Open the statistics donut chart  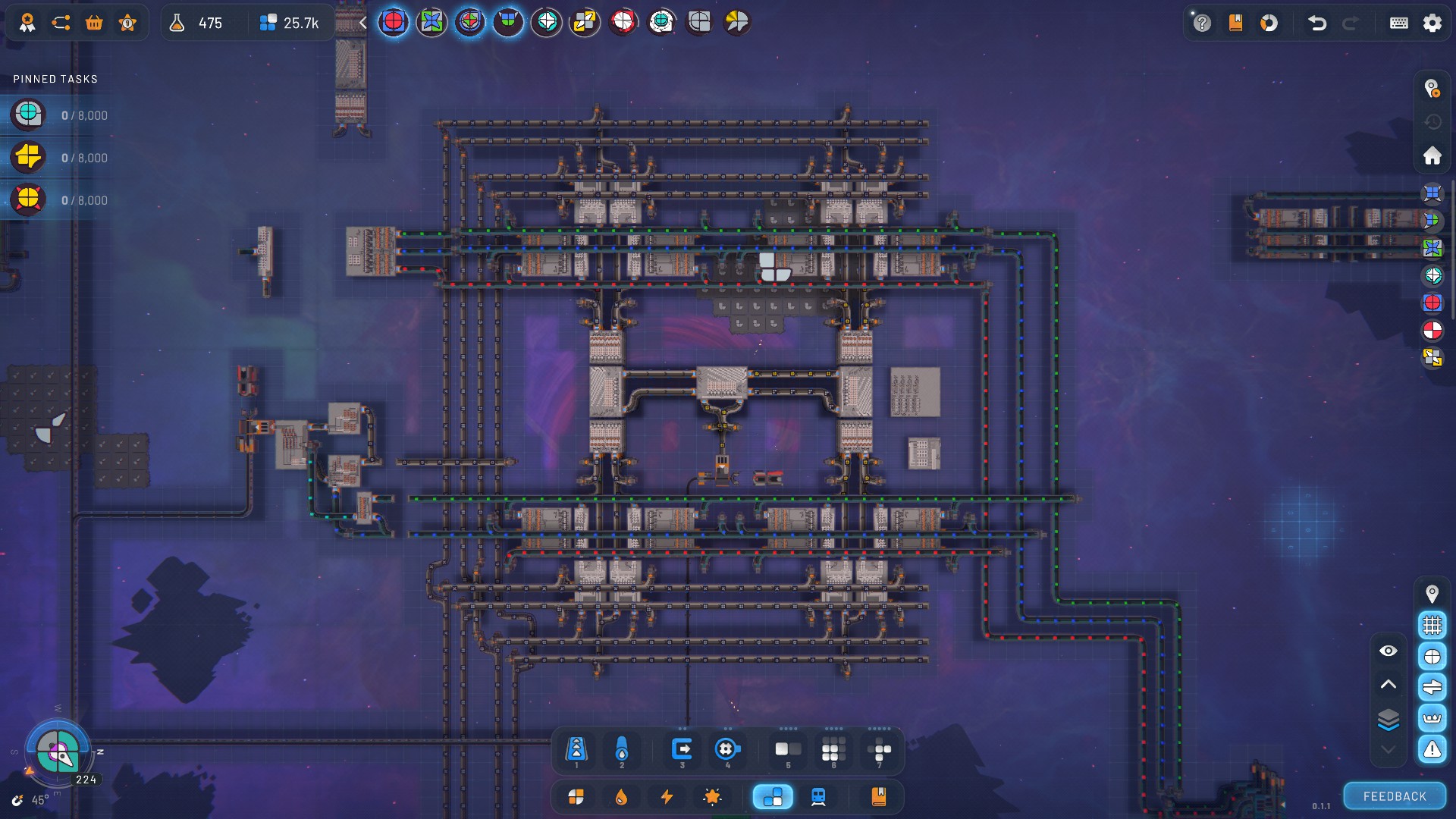click(1269, 23)
